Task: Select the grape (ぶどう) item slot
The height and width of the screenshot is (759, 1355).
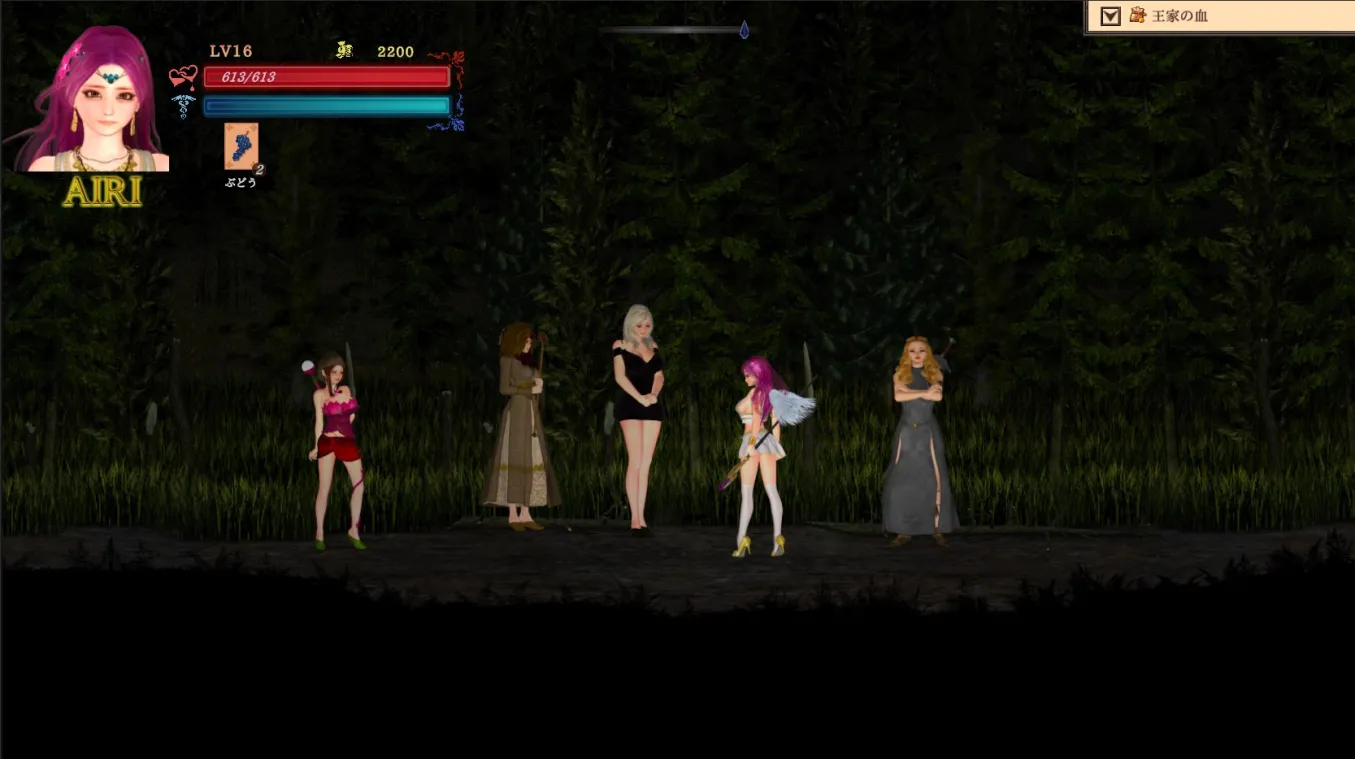Action: coord(241,147)
